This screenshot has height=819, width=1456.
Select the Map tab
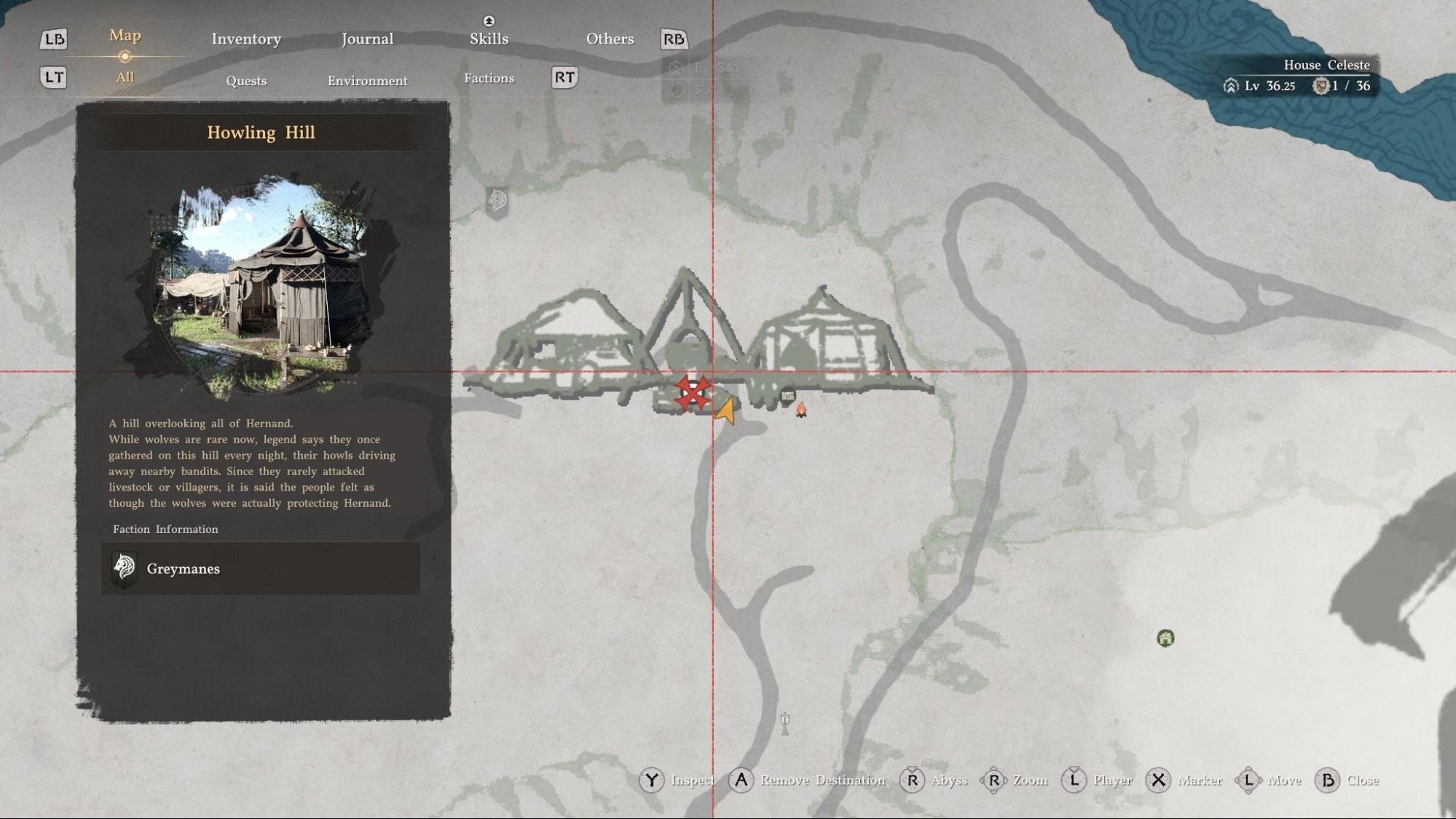[125, 36]
